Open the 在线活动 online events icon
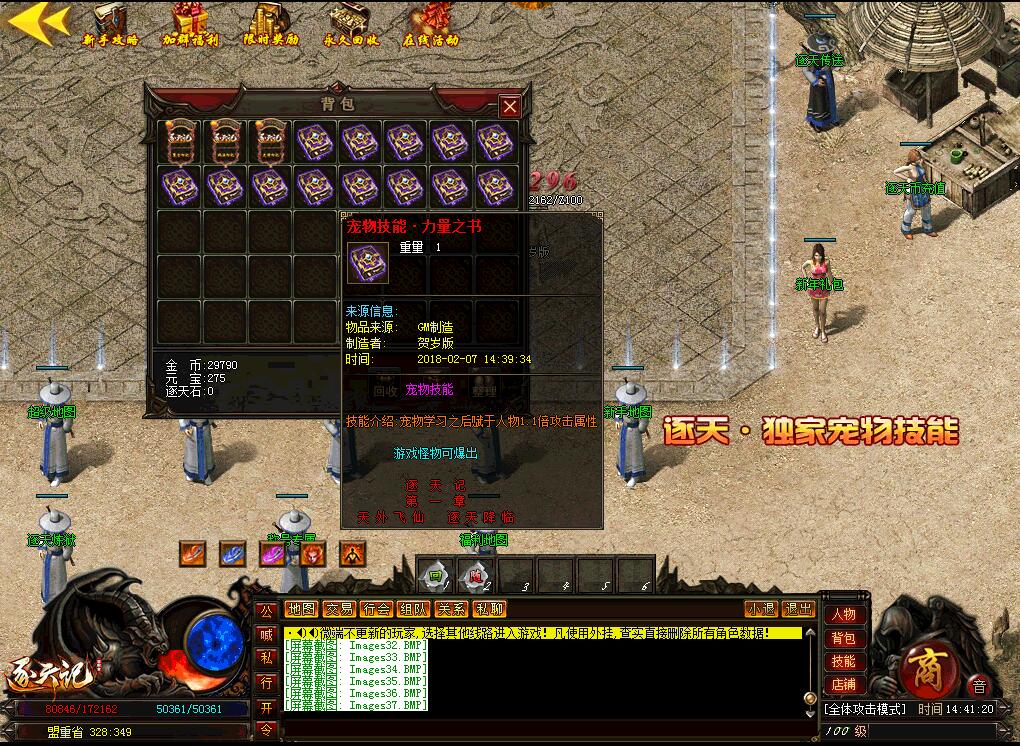Screen dimensions: 1020x746 [x=431, y=24]
